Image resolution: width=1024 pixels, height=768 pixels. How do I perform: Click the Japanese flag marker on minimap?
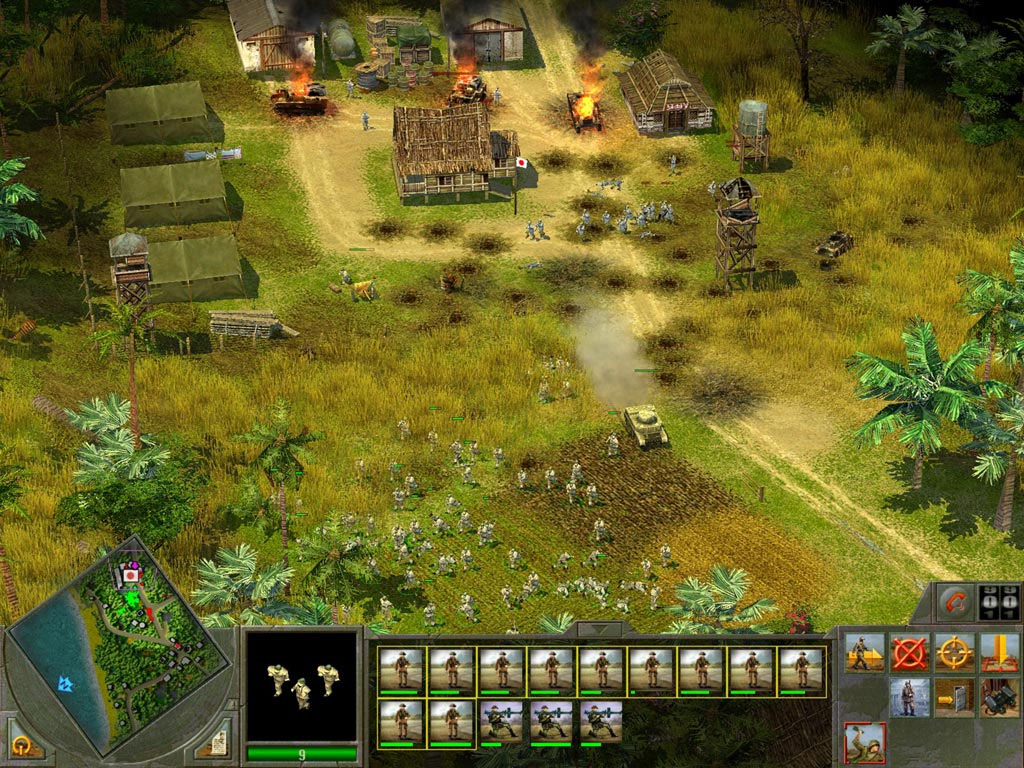[x=130, y=576]
